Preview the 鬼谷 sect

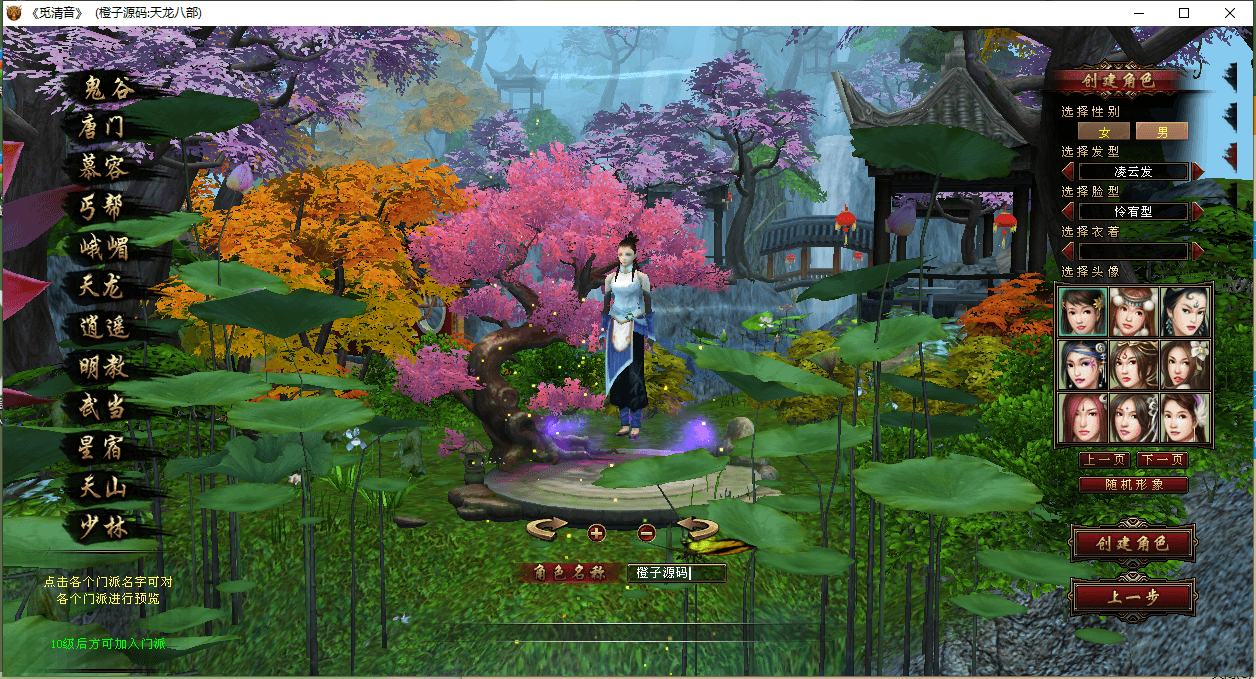pos(107,88)
